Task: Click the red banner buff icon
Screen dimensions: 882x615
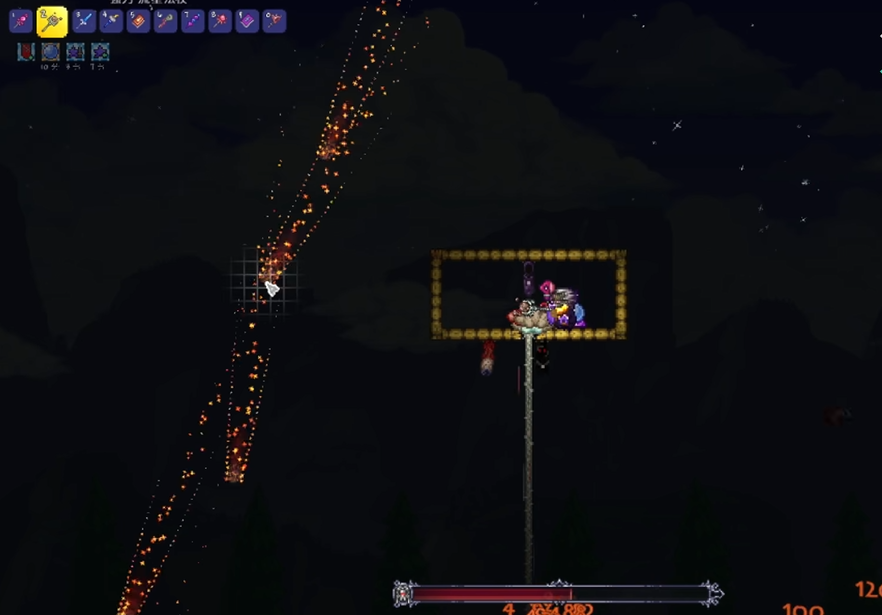Action: [x=26, y=51]
